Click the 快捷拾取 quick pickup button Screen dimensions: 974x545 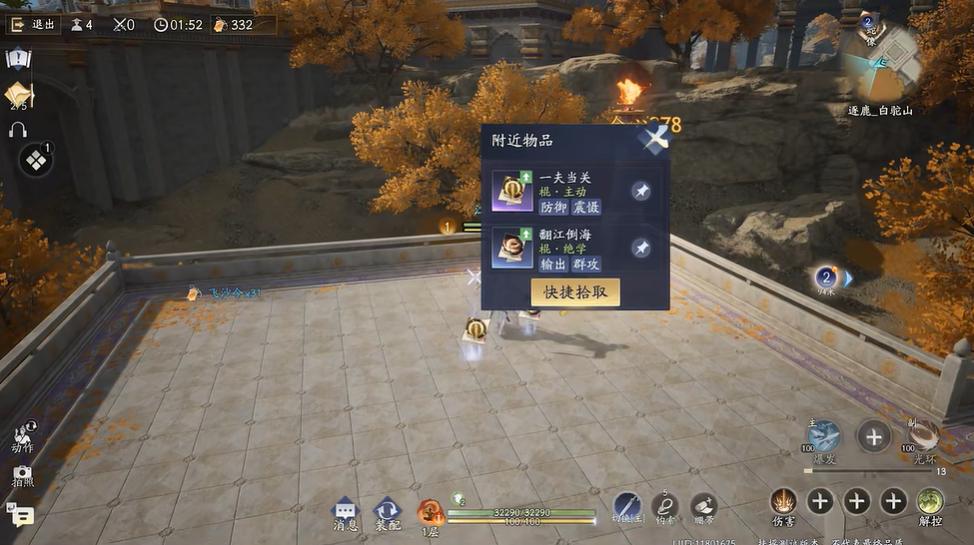pos(575,292)
